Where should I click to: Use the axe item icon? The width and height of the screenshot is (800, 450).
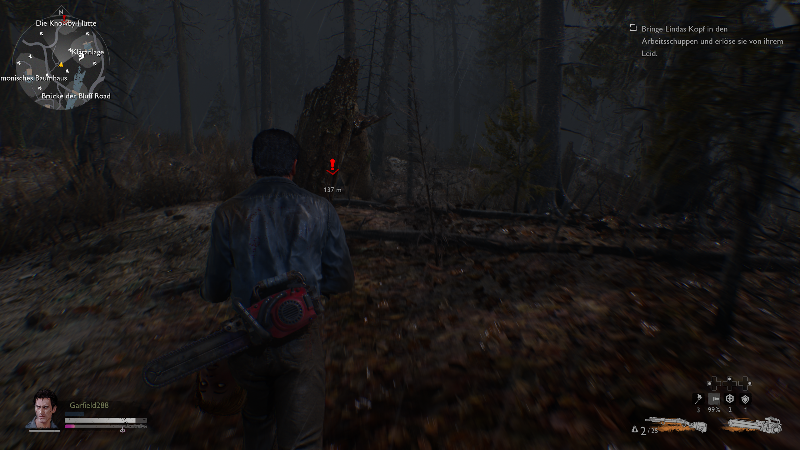coord(697,399)
